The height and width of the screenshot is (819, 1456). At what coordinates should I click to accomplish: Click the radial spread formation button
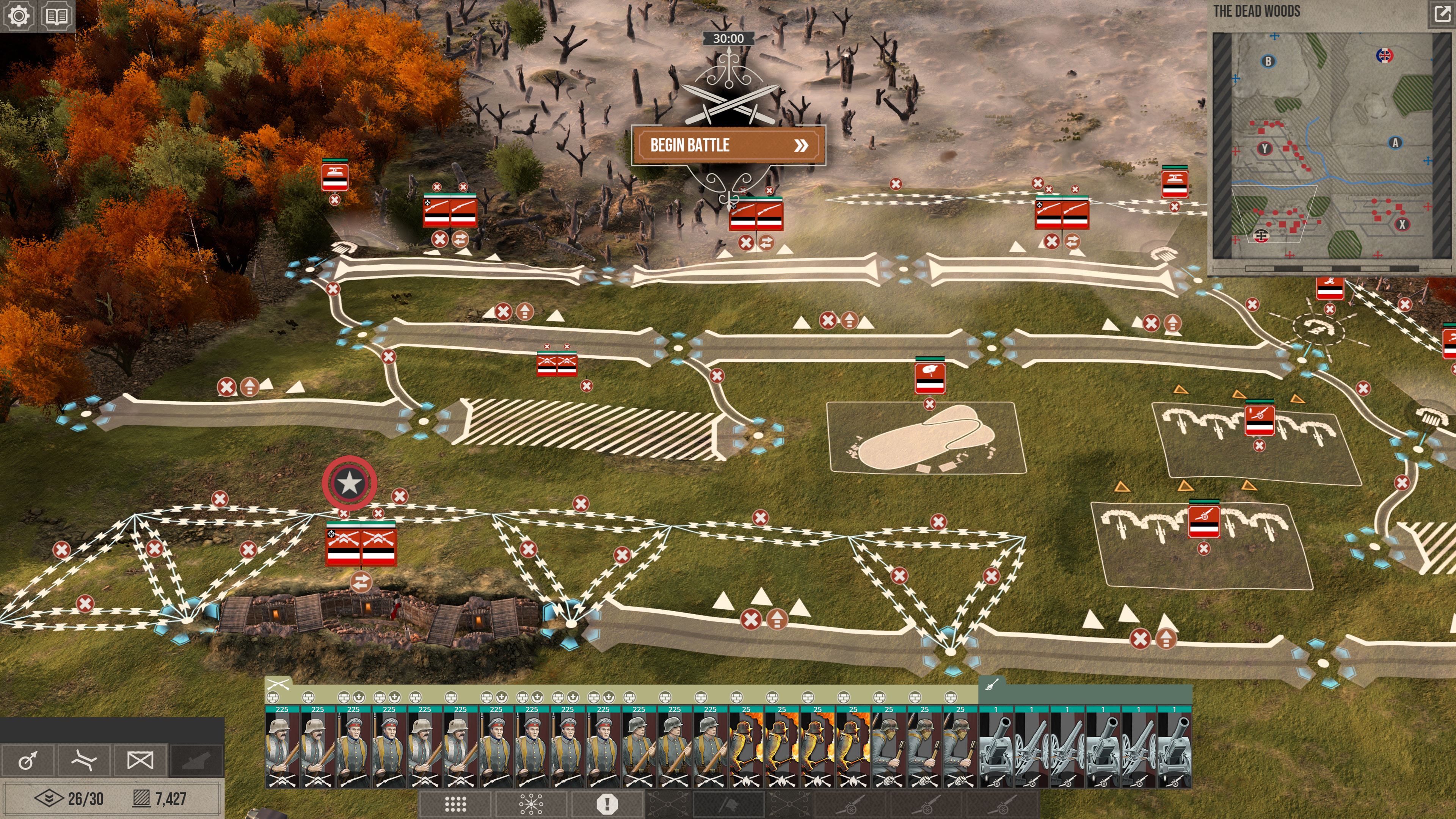531,804
